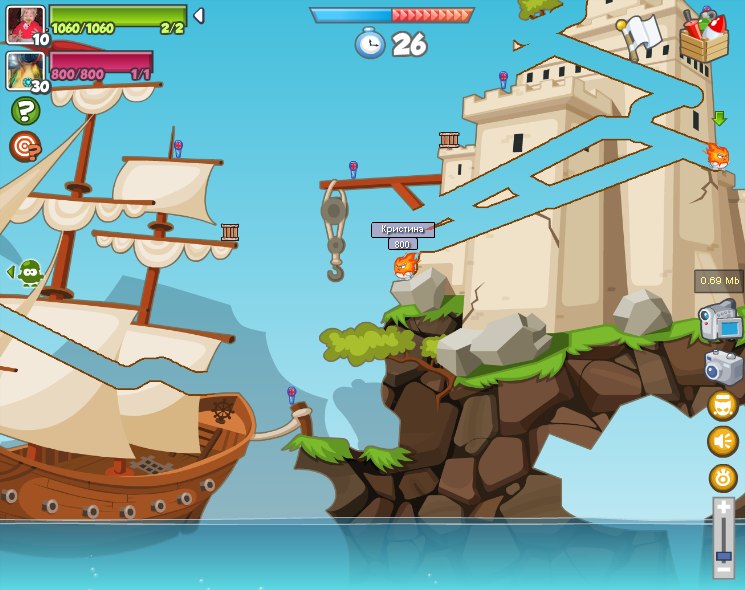Screen dimensions: 745x590
Task: Zoom out using the minus button
Action: tap(723, 570)
